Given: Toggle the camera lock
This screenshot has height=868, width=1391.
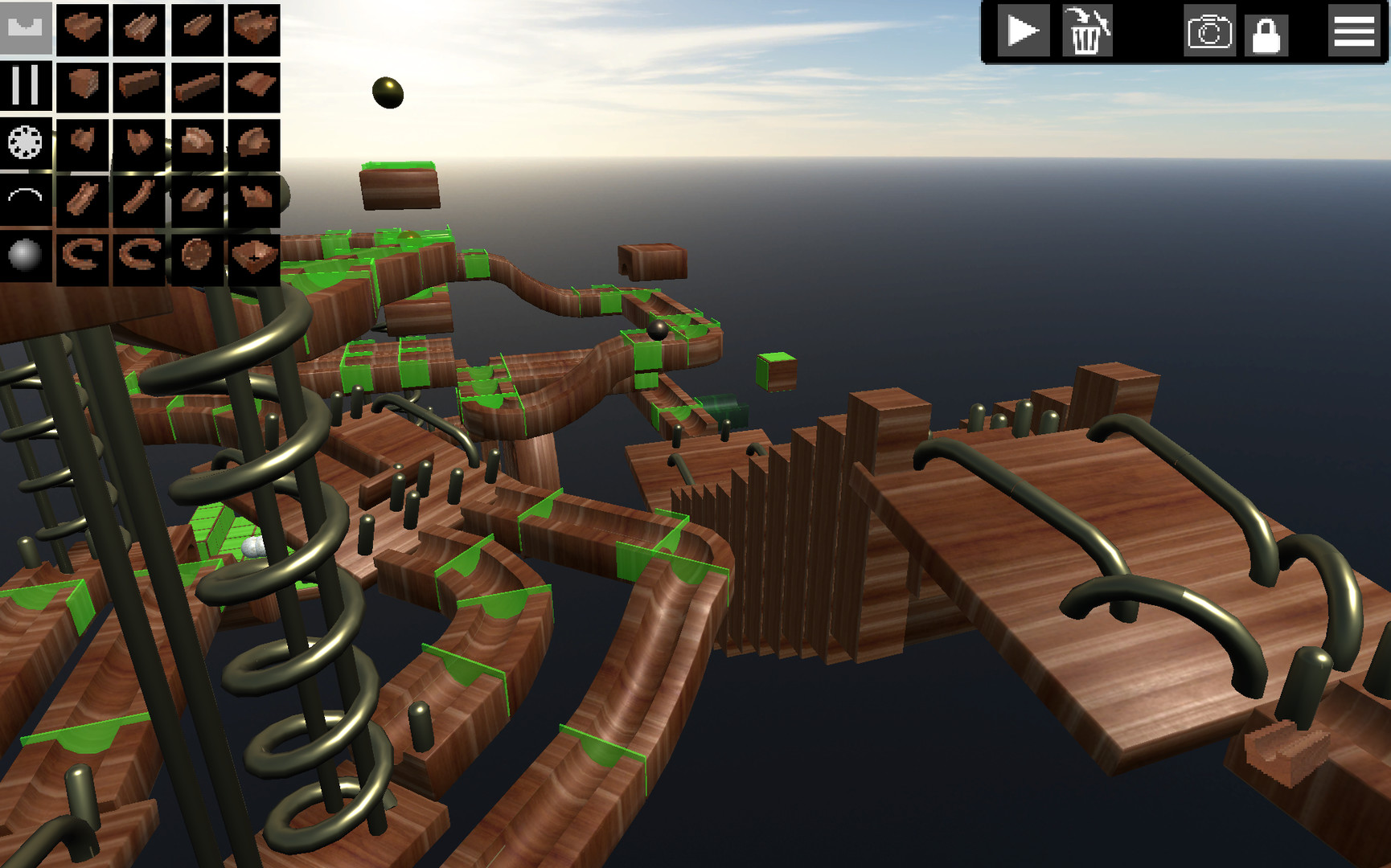Looking at the screenshot, I should tap(1266, 31).
